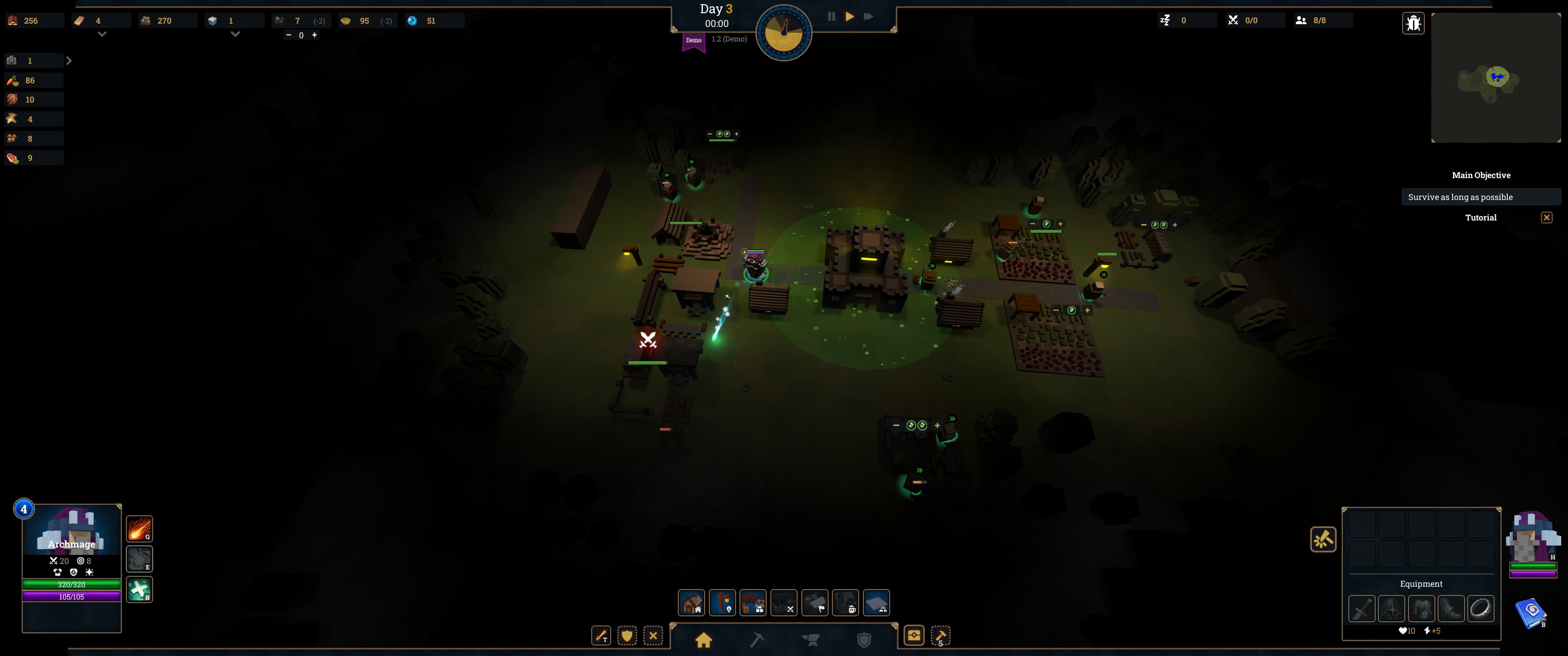This screenshot has width=1568, height=656.
Task: Click the bug report icon
Action: tap(1413, 23)
